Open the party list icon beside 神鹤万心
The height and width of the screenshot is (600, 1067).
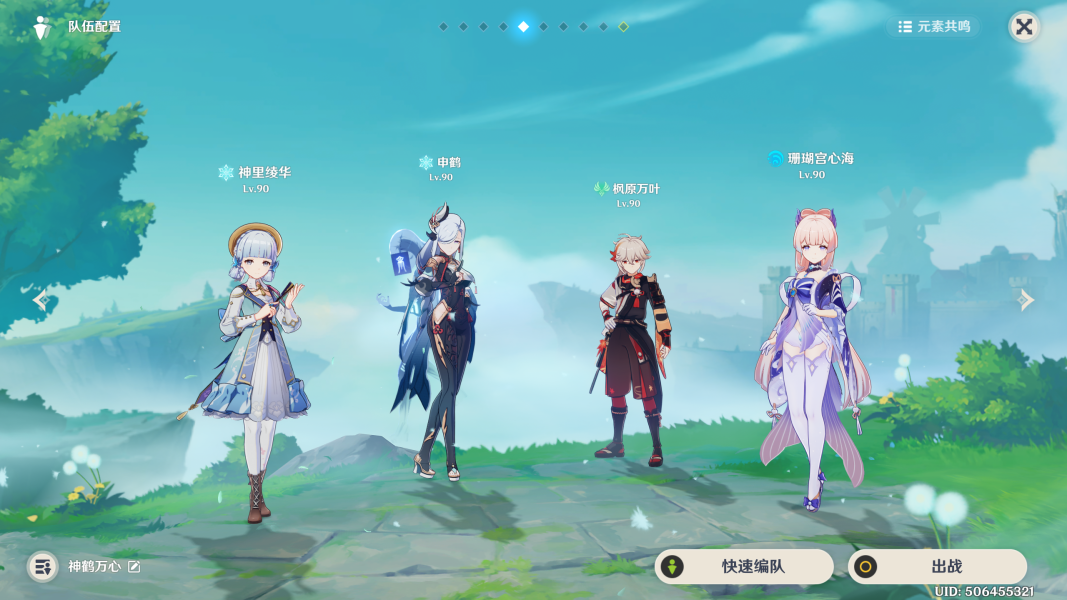click(x=42, y=567)
